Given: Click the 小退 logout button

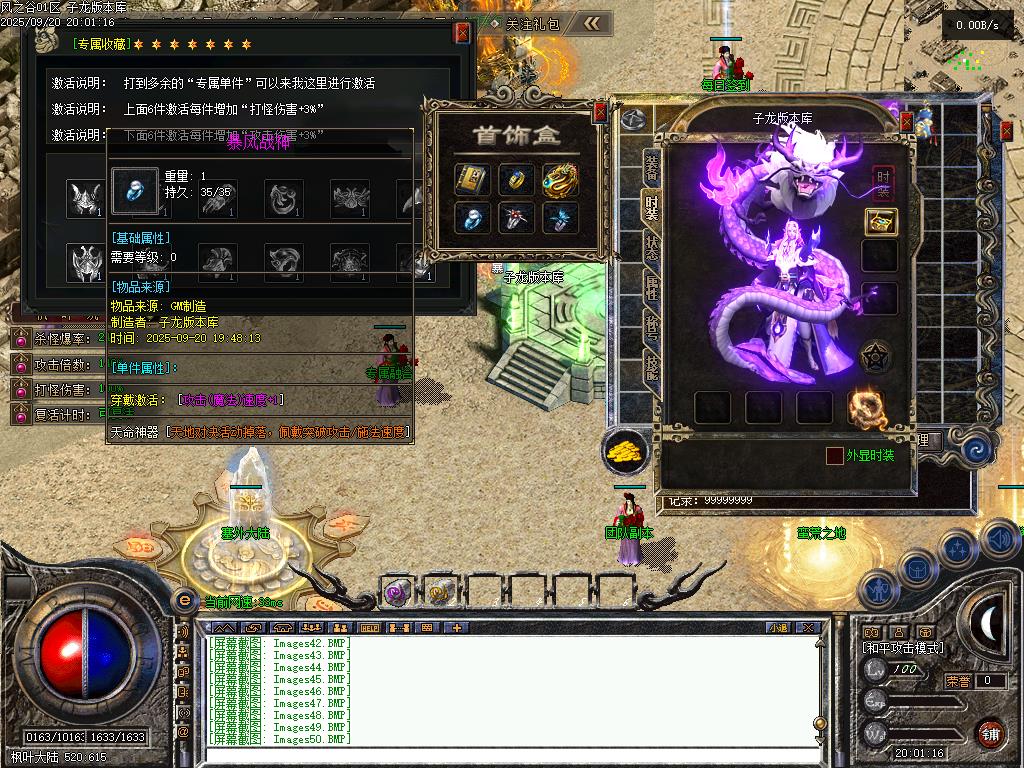Looking at the screenshot, I should click(x=779, y=628).
